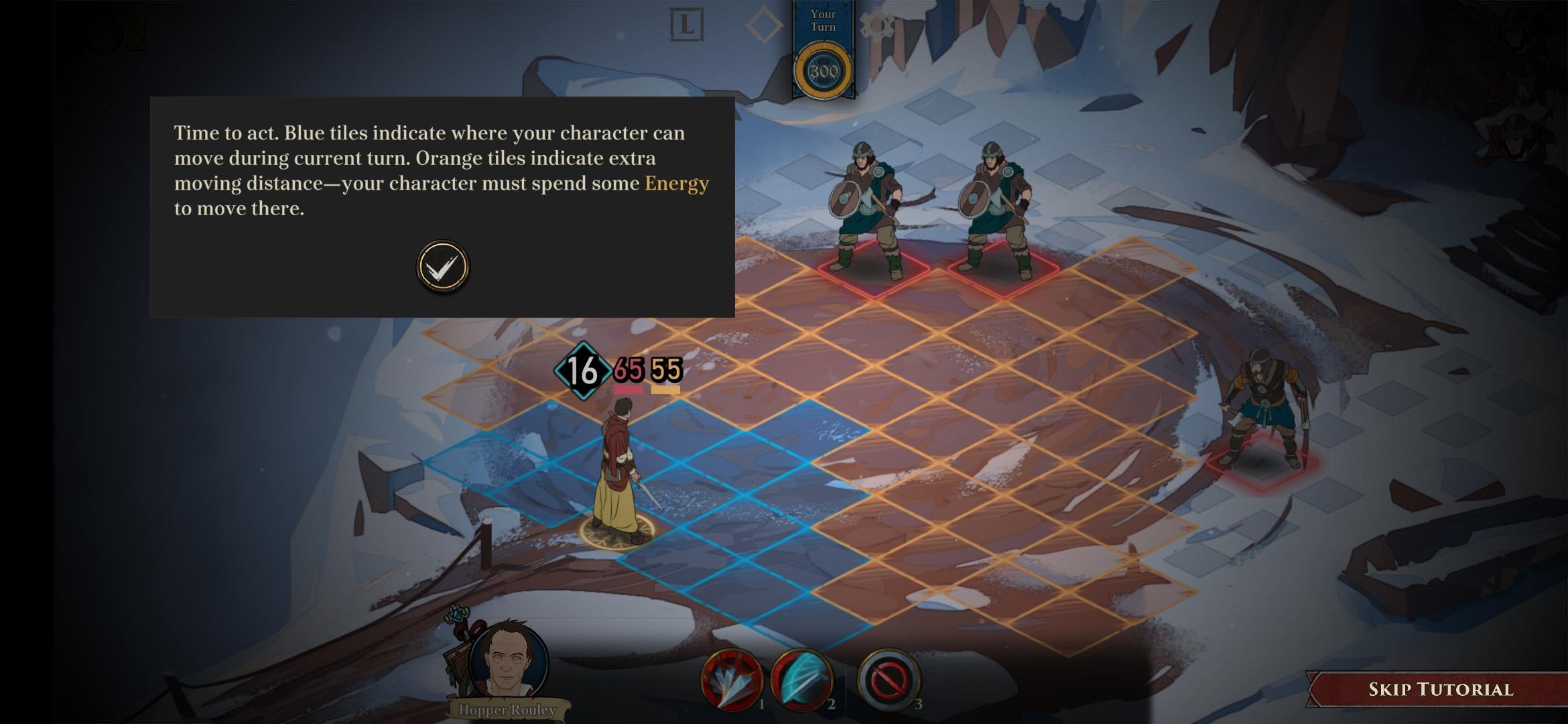Click the L log button
1568x724 pixels.
pyautogui.click(x=687, y=25)
